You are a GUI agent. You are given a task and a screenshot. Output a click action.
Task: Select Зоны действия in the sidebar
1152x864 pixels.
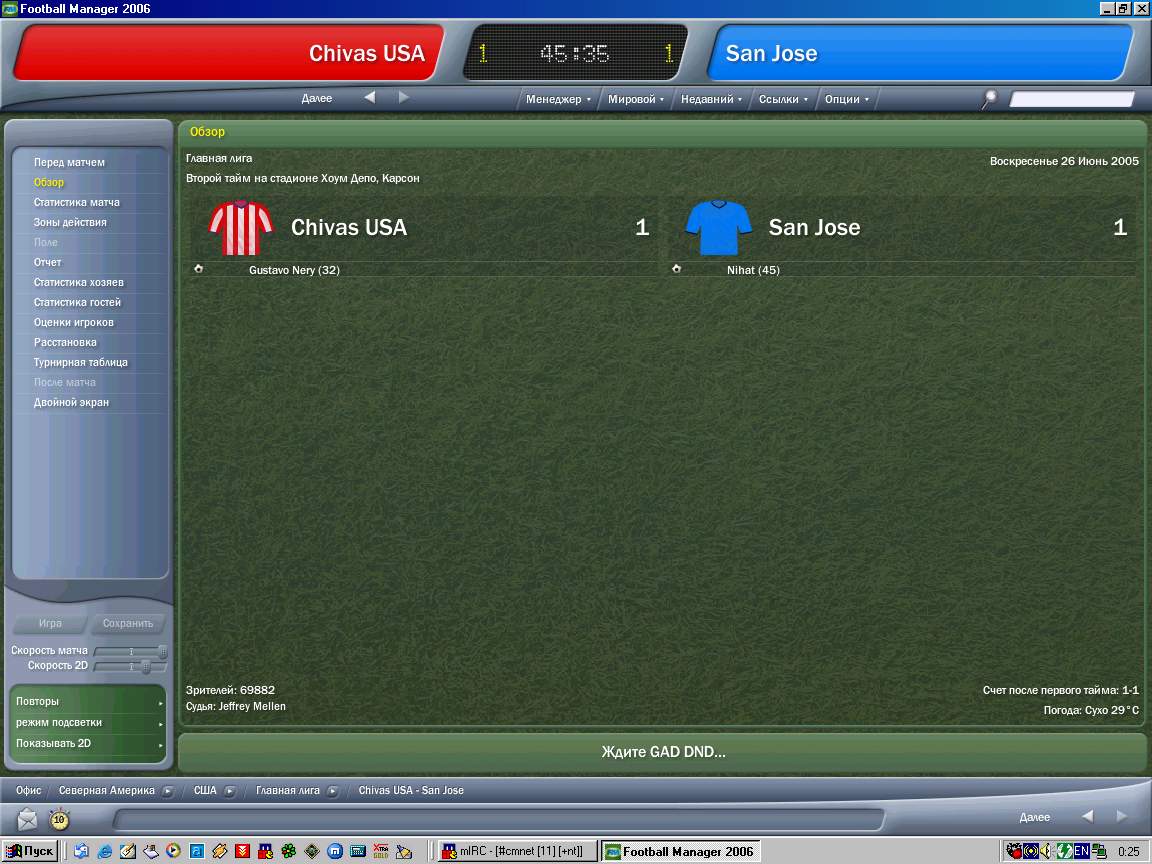click(70, 222)
